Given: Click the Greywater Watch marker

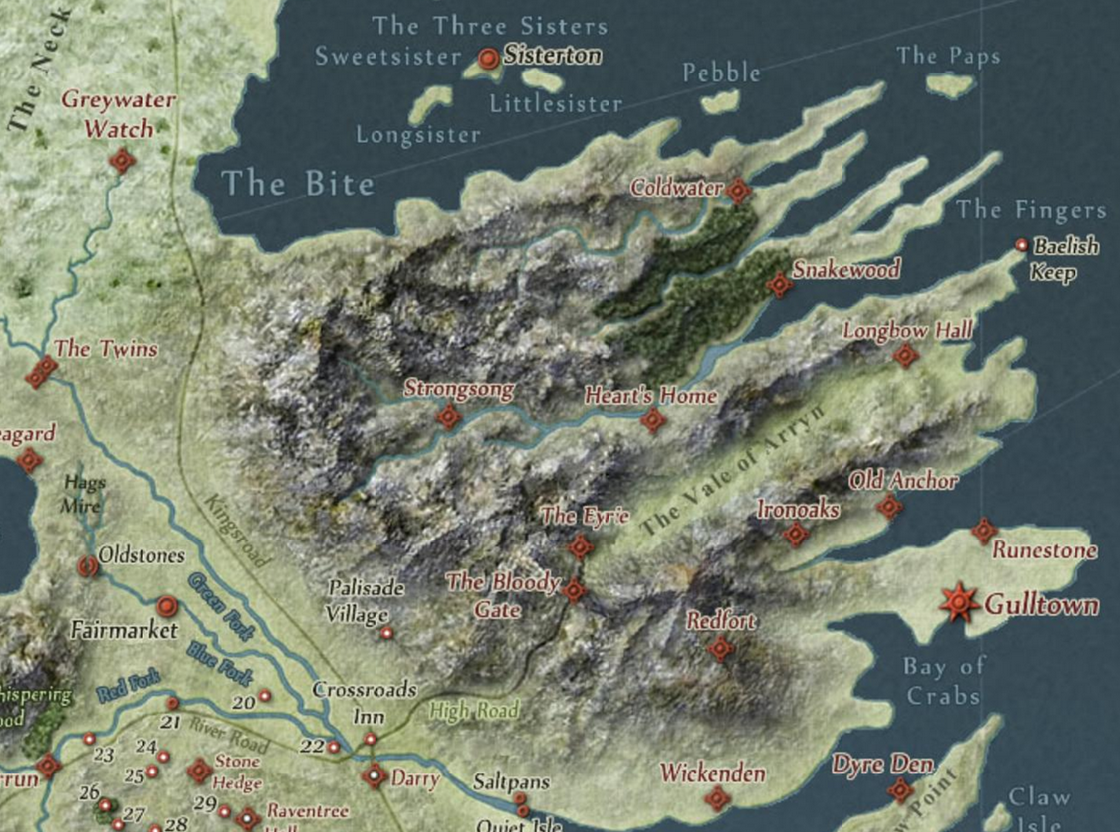Looking at the screenshot, I should click(x=123, y=160).
